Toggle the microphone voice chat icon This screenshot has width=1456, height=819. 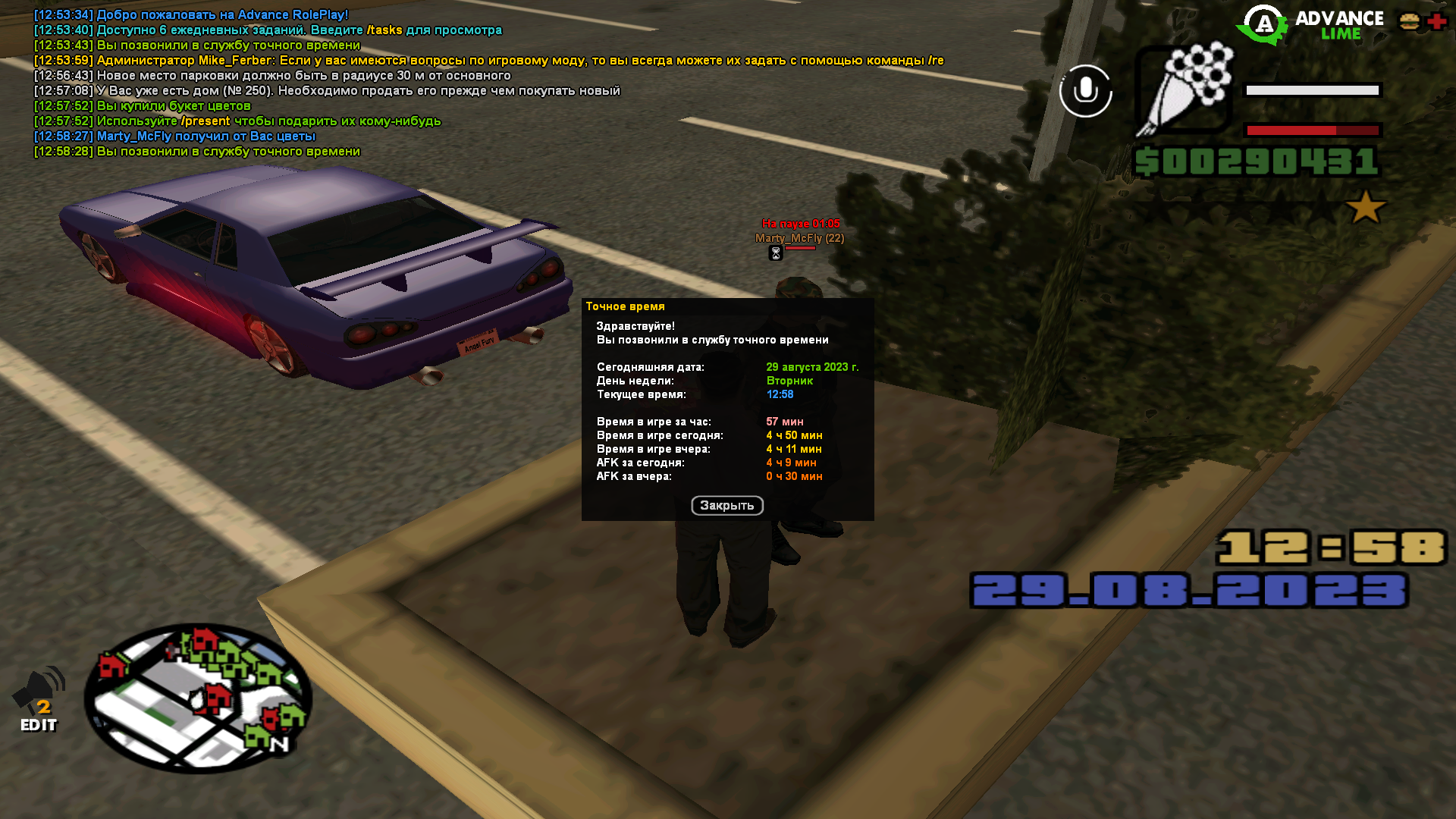(x=1085, y=91)
